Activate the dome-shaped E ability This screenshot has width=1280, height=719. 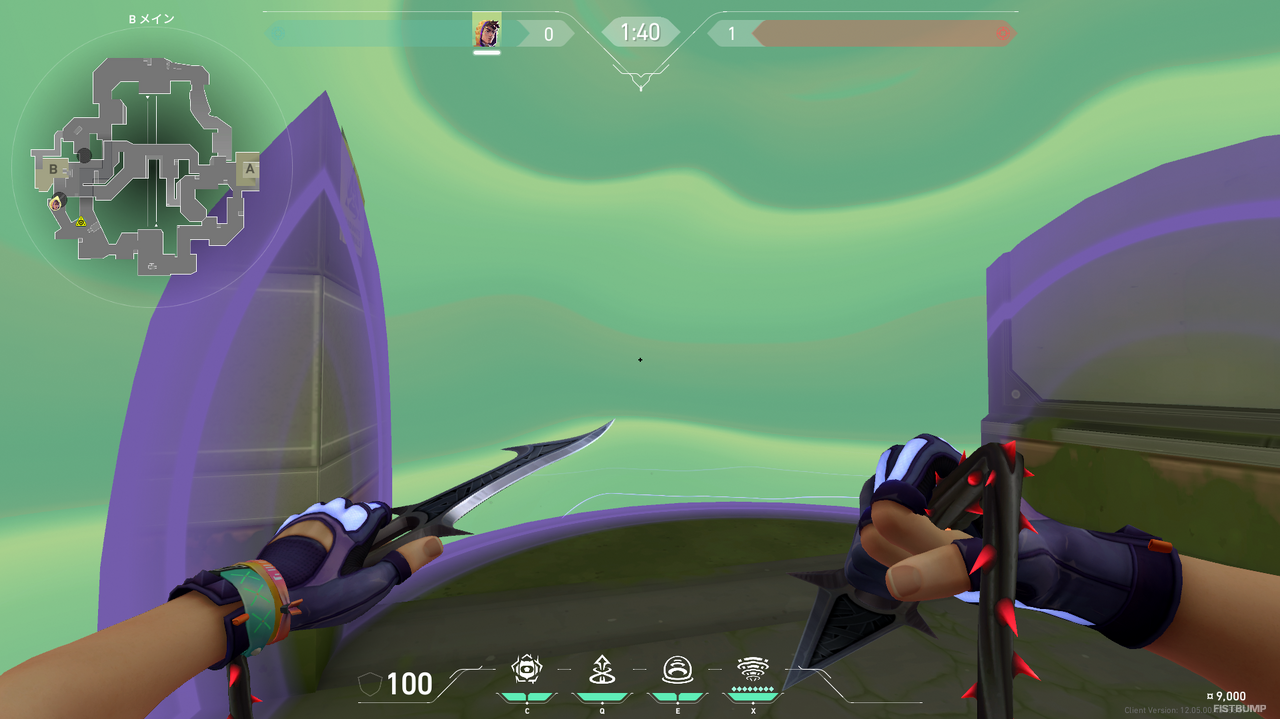(x=677, y=669)
